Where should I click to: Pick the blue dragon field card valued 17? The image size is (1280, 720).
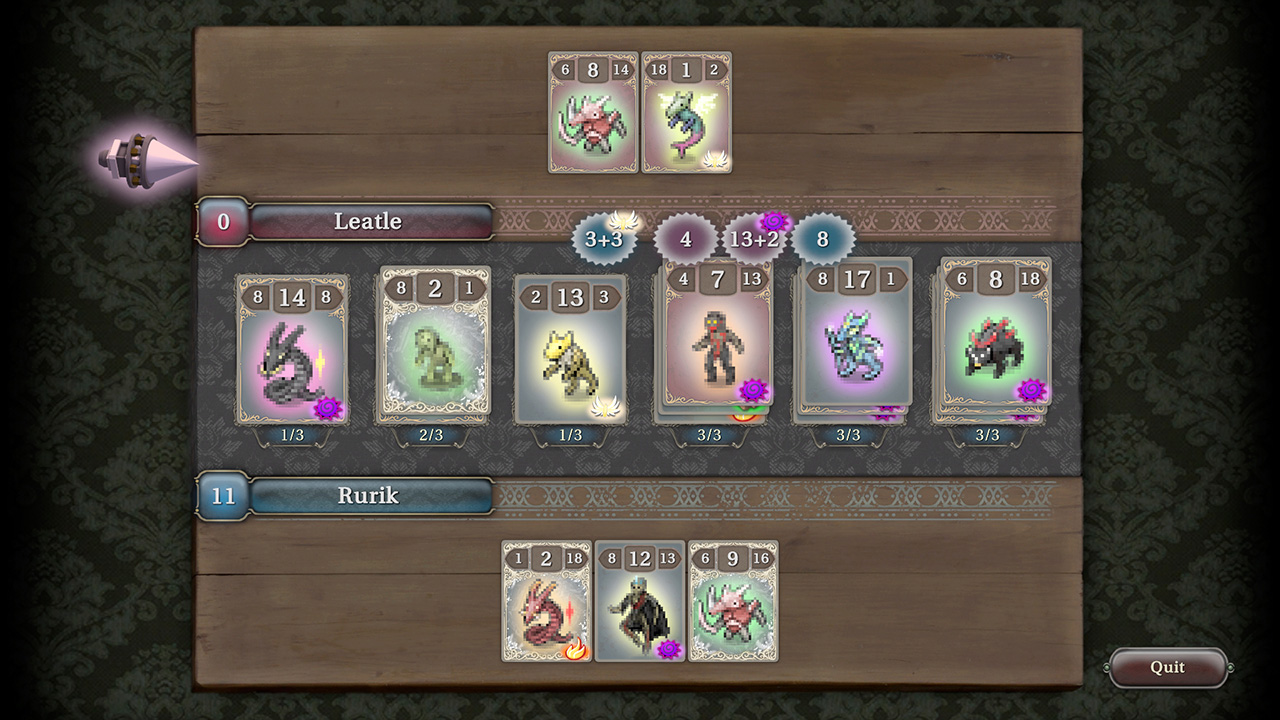pos(857,333)
